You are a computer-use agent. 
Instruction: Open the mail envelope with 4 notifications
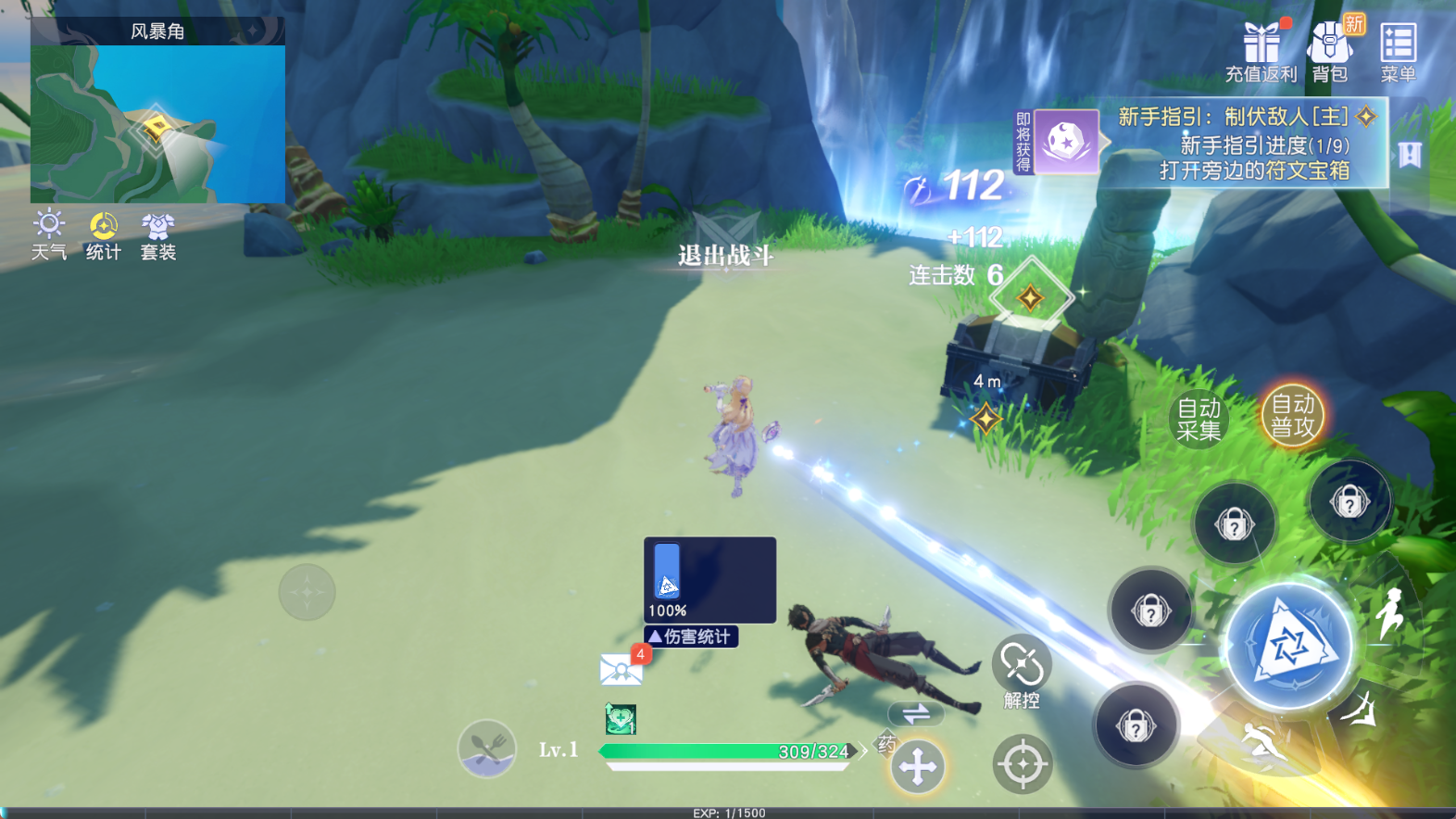621,667
